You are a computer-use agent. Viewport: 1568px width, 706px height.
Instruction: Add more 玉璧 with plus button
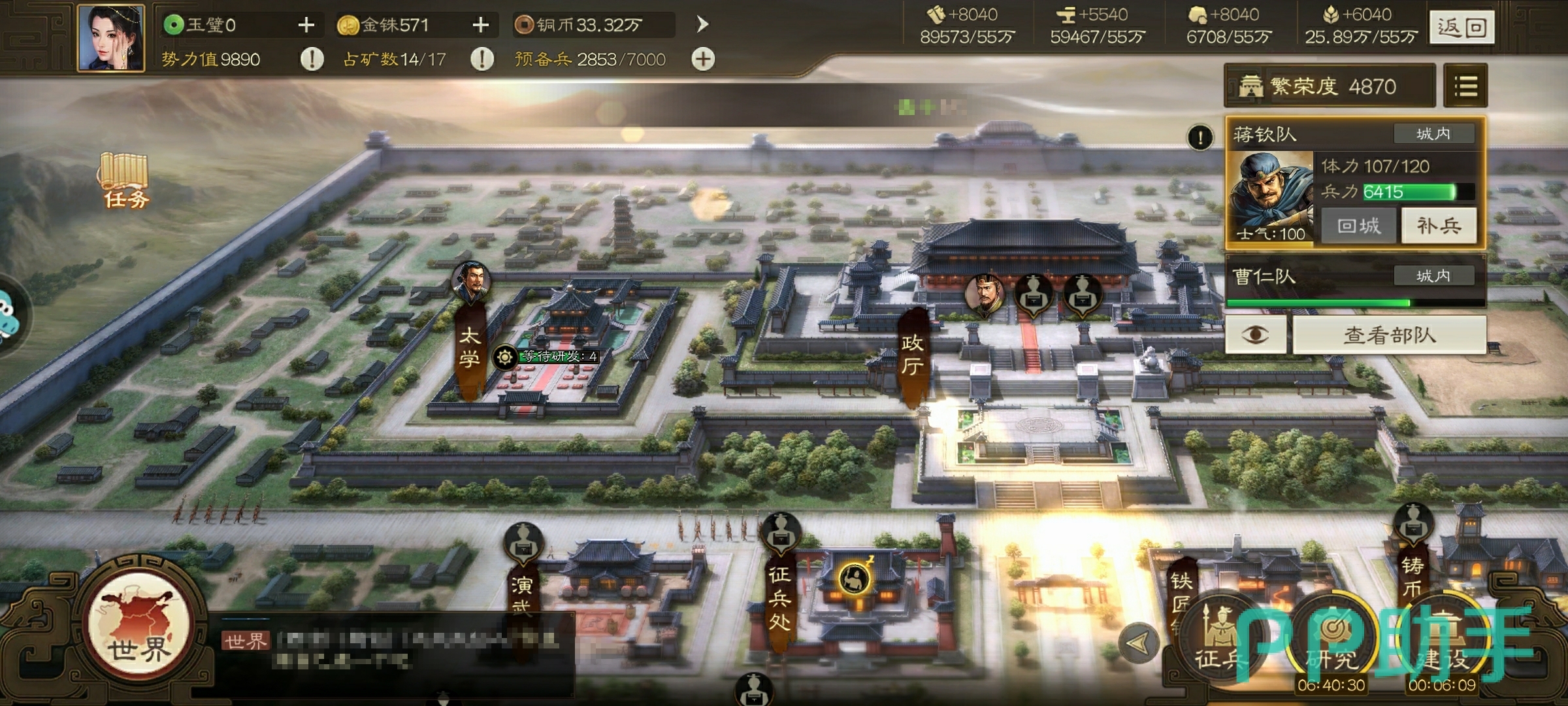tap(306, 25)
